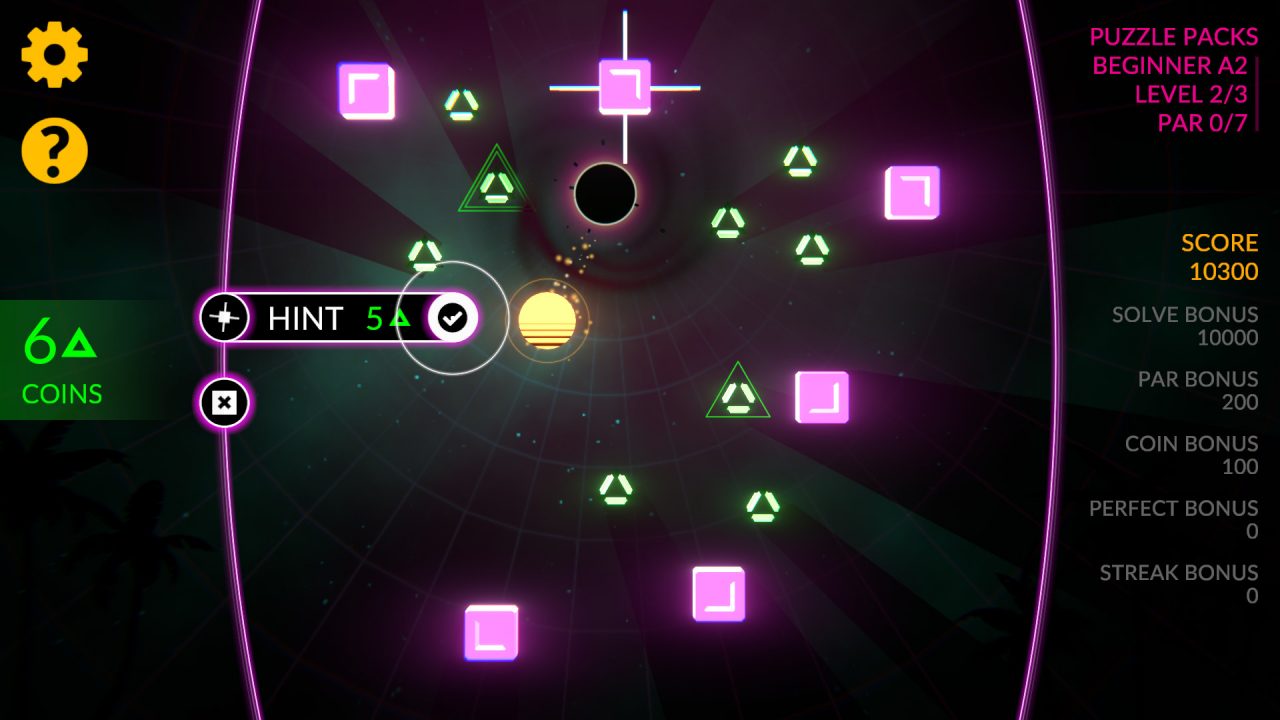Click the SCORE 10300 display
Viewport: 1280px width, 720px height.
[x=1220, y=254]
